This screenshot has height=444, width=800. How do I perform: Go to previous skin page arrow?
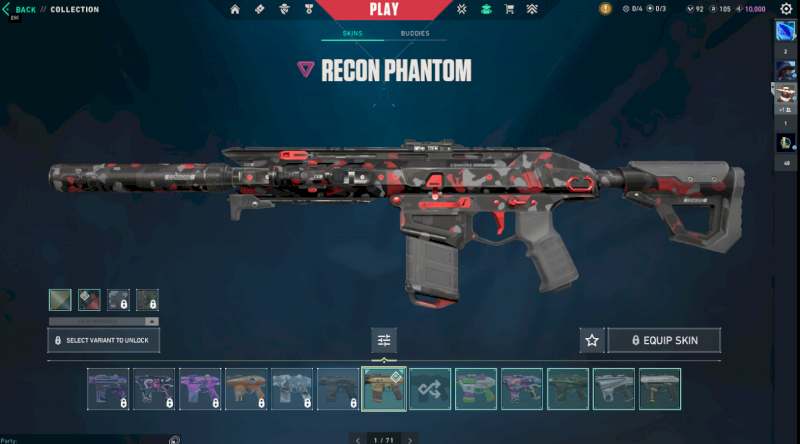tap(359, 439)
